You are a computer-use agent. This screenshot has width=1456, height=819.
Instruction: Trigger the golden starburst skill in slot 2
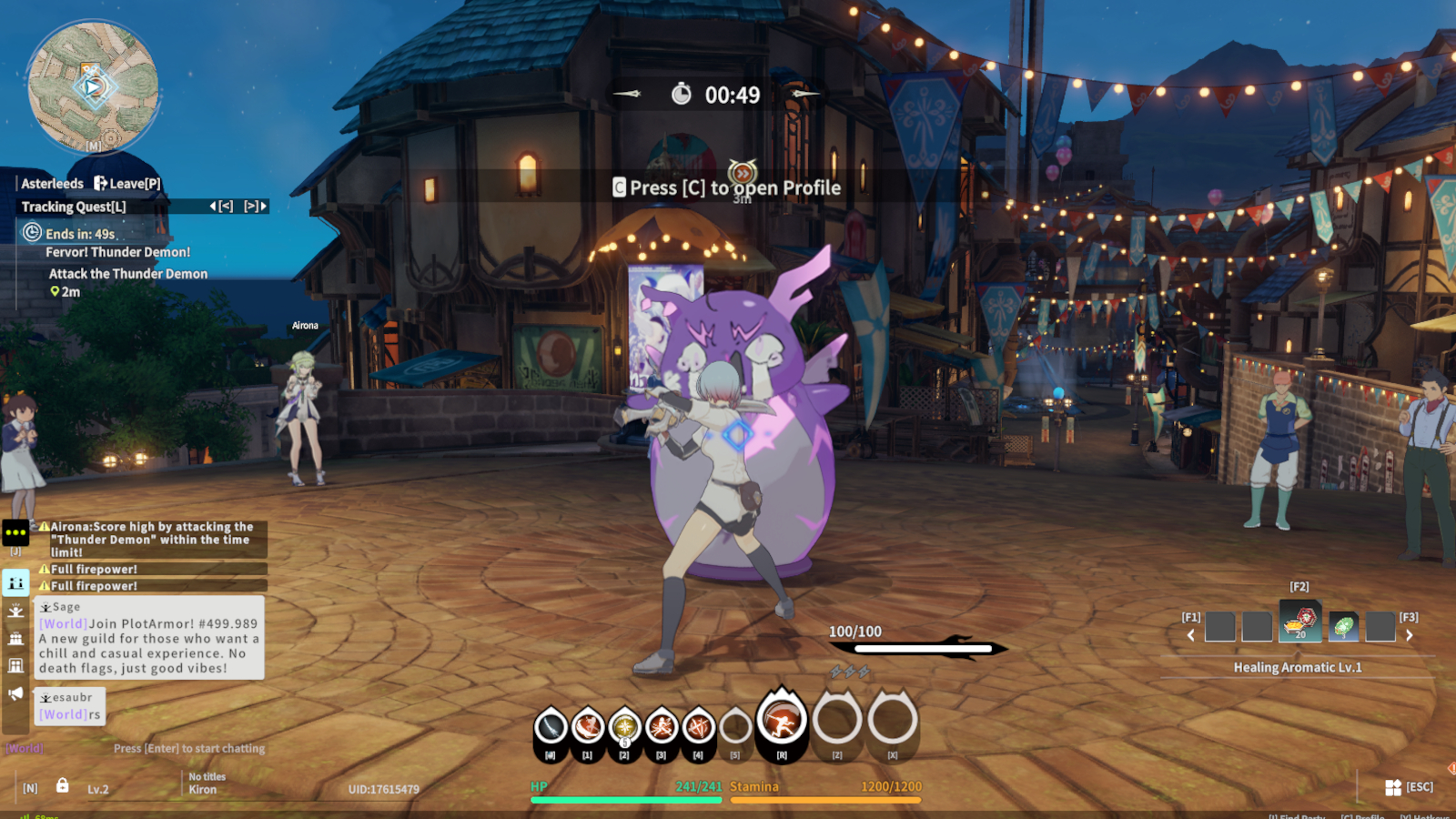[624, 727]
